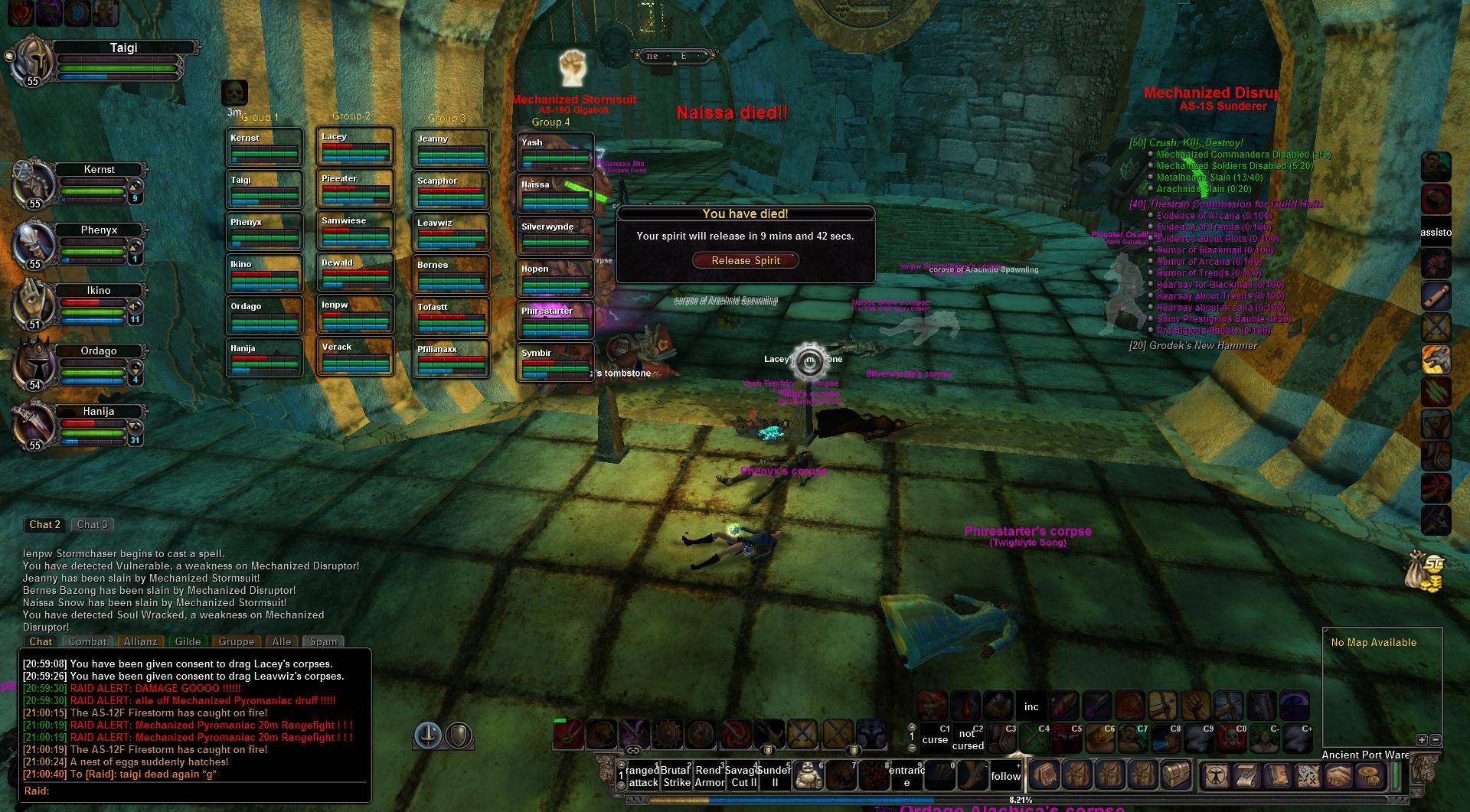Activate the follow hotbar button
This screenshot has width=1470, height=812.
[1005, 776]
